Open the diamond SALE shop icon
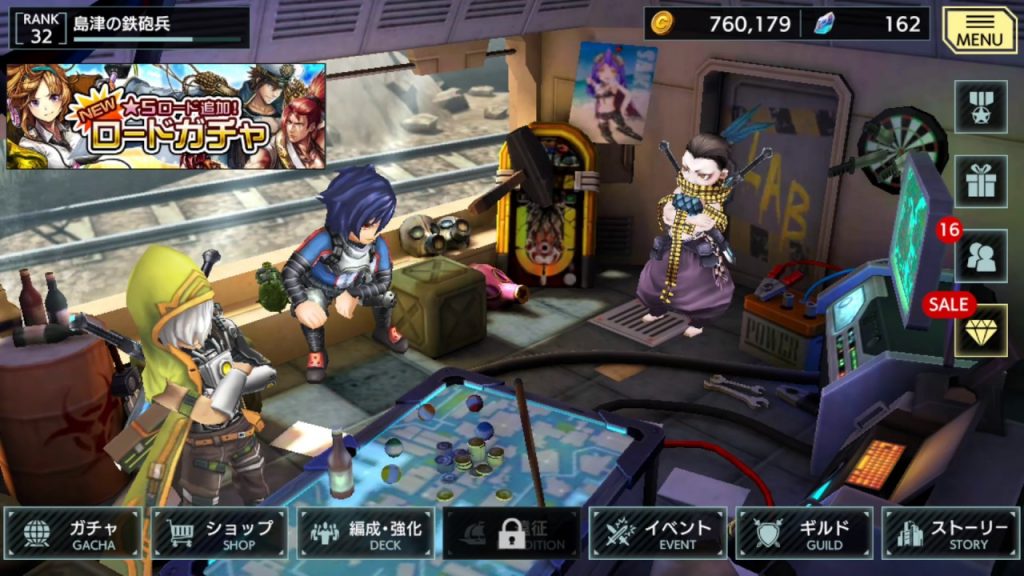The width and height of the screenshot is (1024, 576). 980,331
